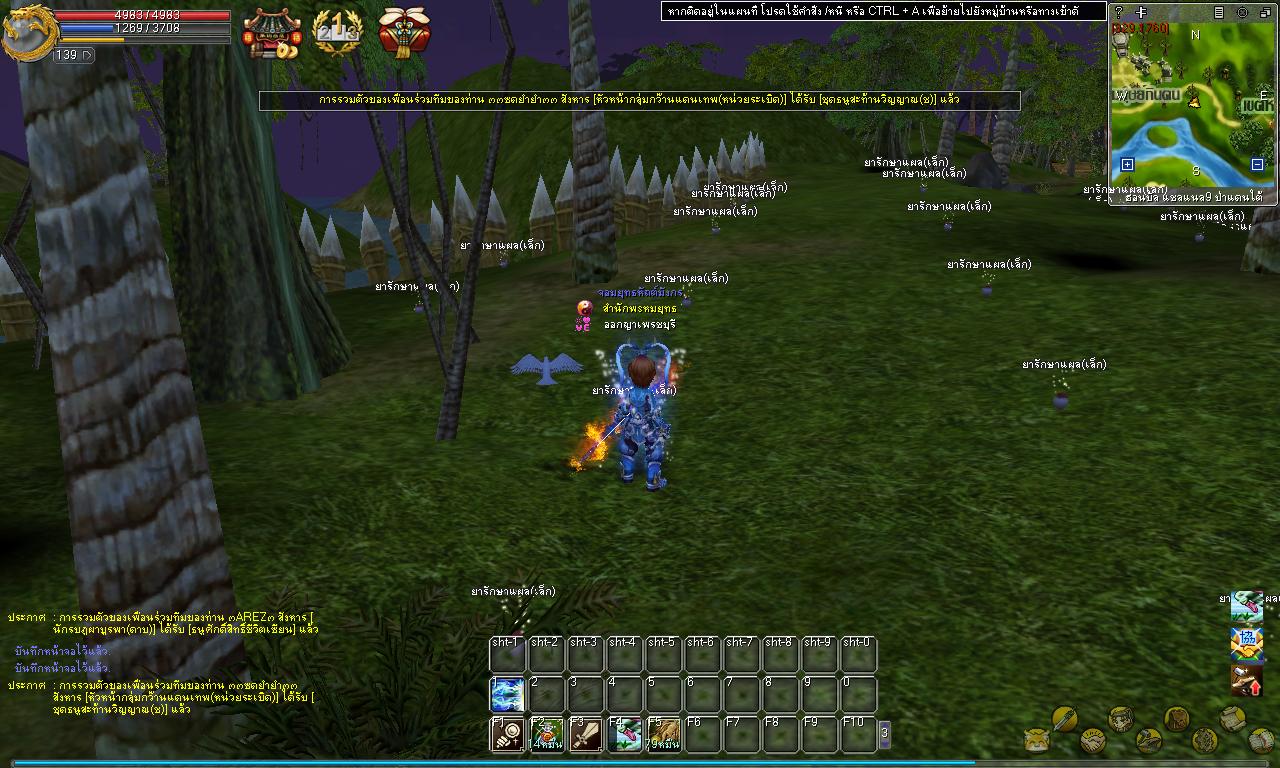The height and width of the screenshot is (768, 1280).
Task: Click the dragon character portrait
Action: click(x=27, y=32)
